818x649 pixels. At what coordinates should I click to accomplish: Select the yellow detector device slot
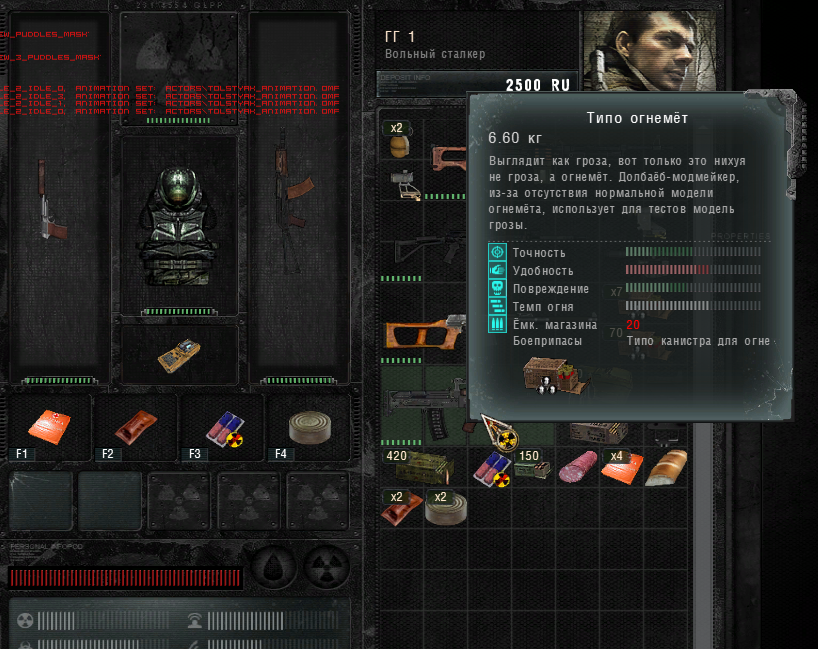pos(179,354)
